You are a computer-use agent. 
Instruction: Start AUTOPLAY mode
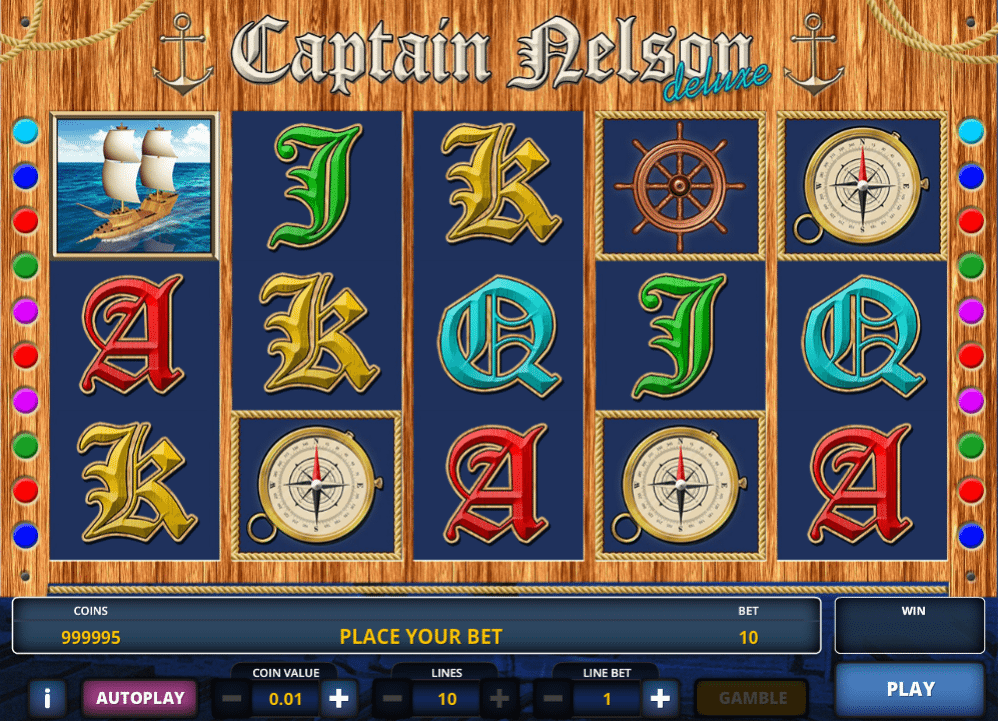click(x=140, y=698)
